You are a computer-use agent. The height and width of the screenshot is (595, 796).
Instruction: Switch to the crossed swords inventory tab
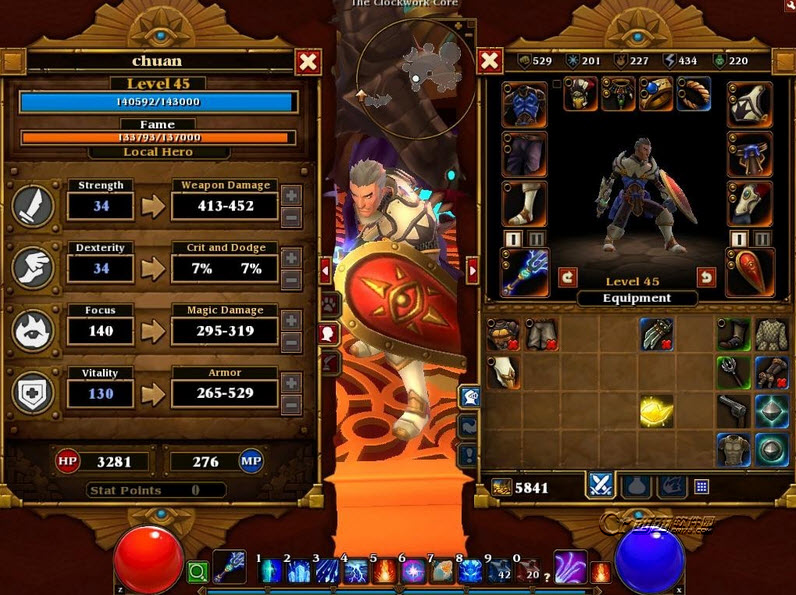click(x=600, y=486)
